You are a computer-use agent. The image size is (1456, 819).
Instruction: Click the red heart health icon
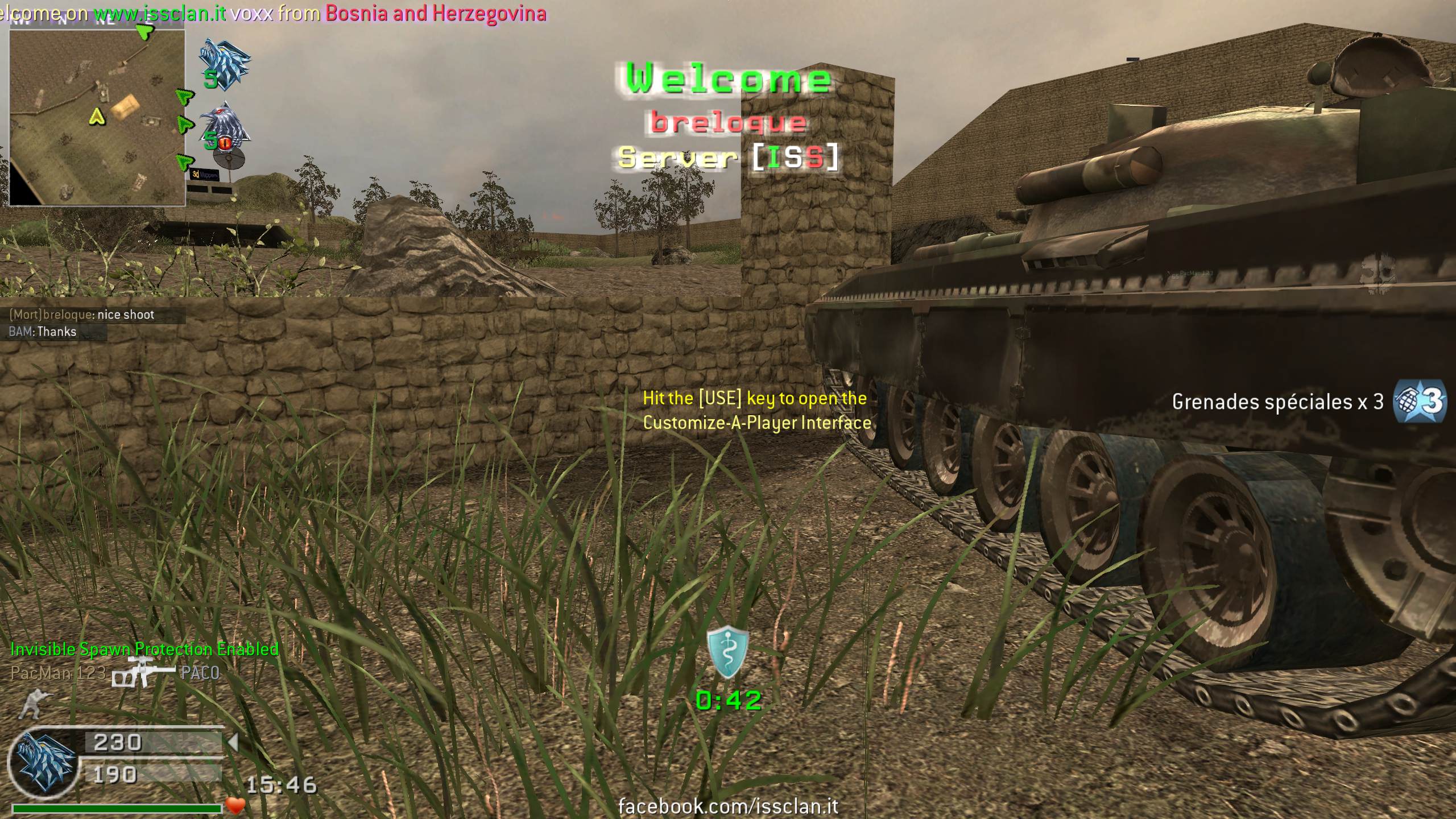coord(235,805)
